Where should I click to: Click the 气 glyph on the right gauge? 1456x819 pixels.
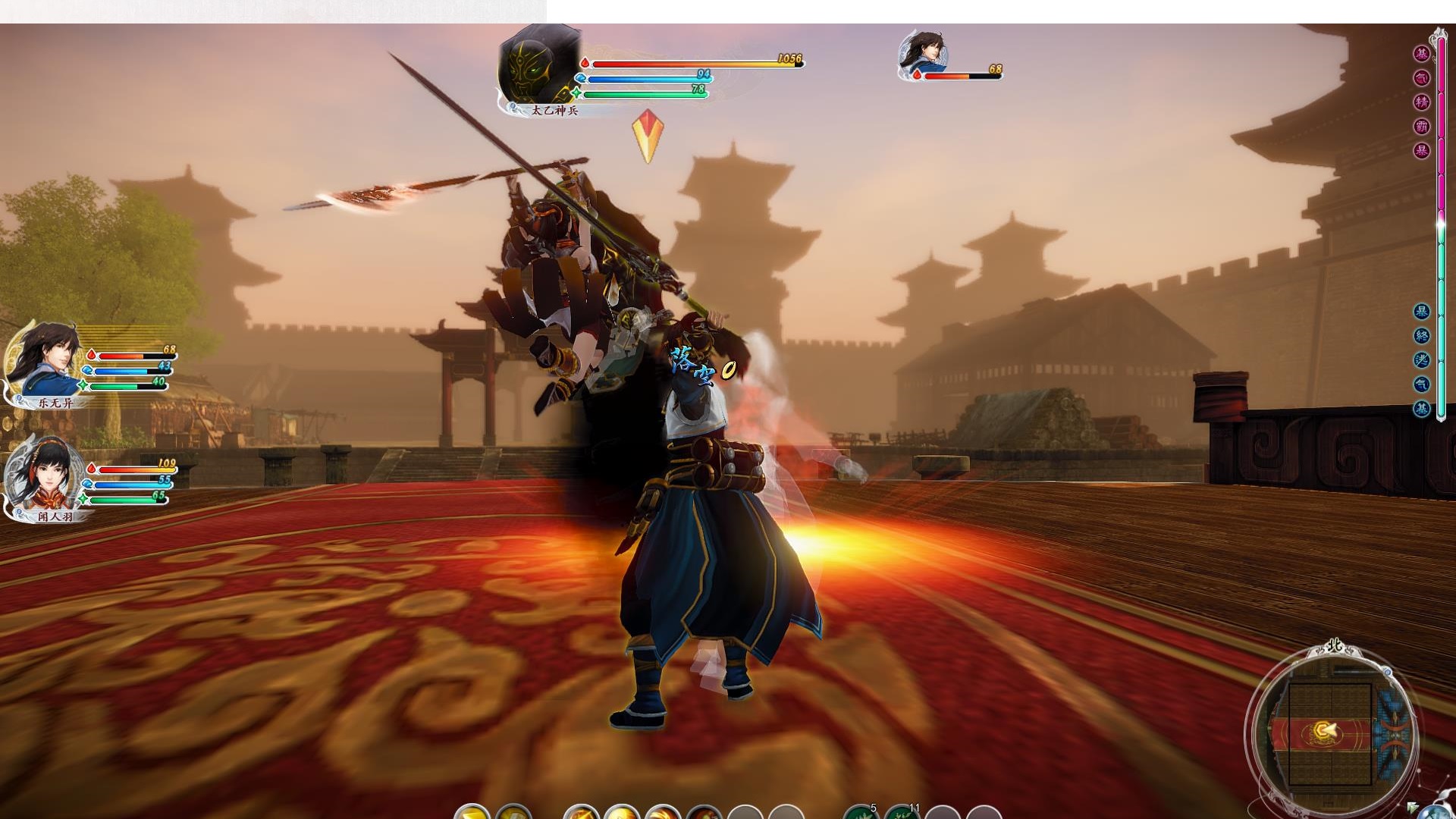[1421, 77]
